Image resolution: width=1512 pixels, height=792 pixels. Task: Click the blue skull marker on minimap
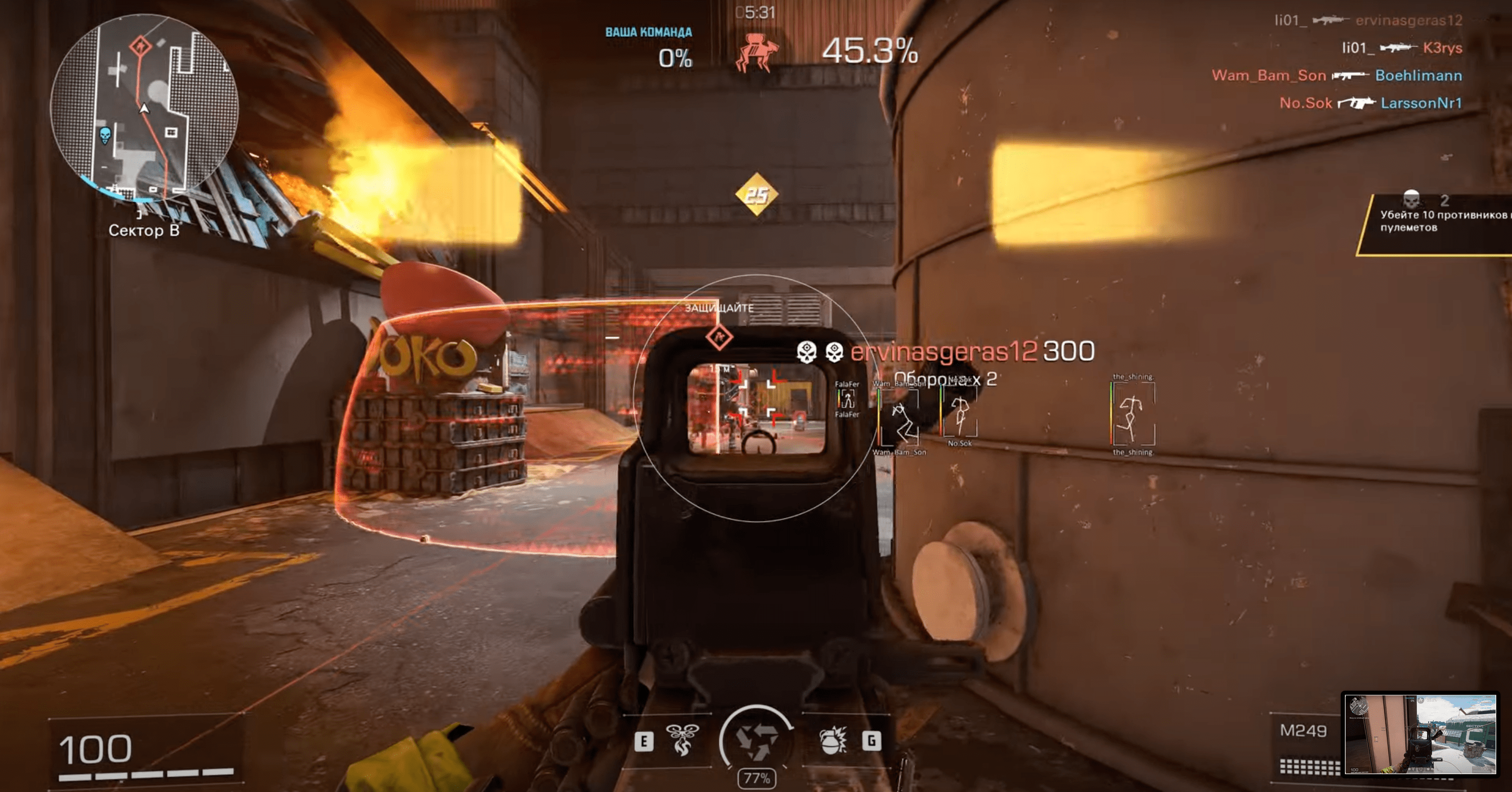[x=105, y=136]
